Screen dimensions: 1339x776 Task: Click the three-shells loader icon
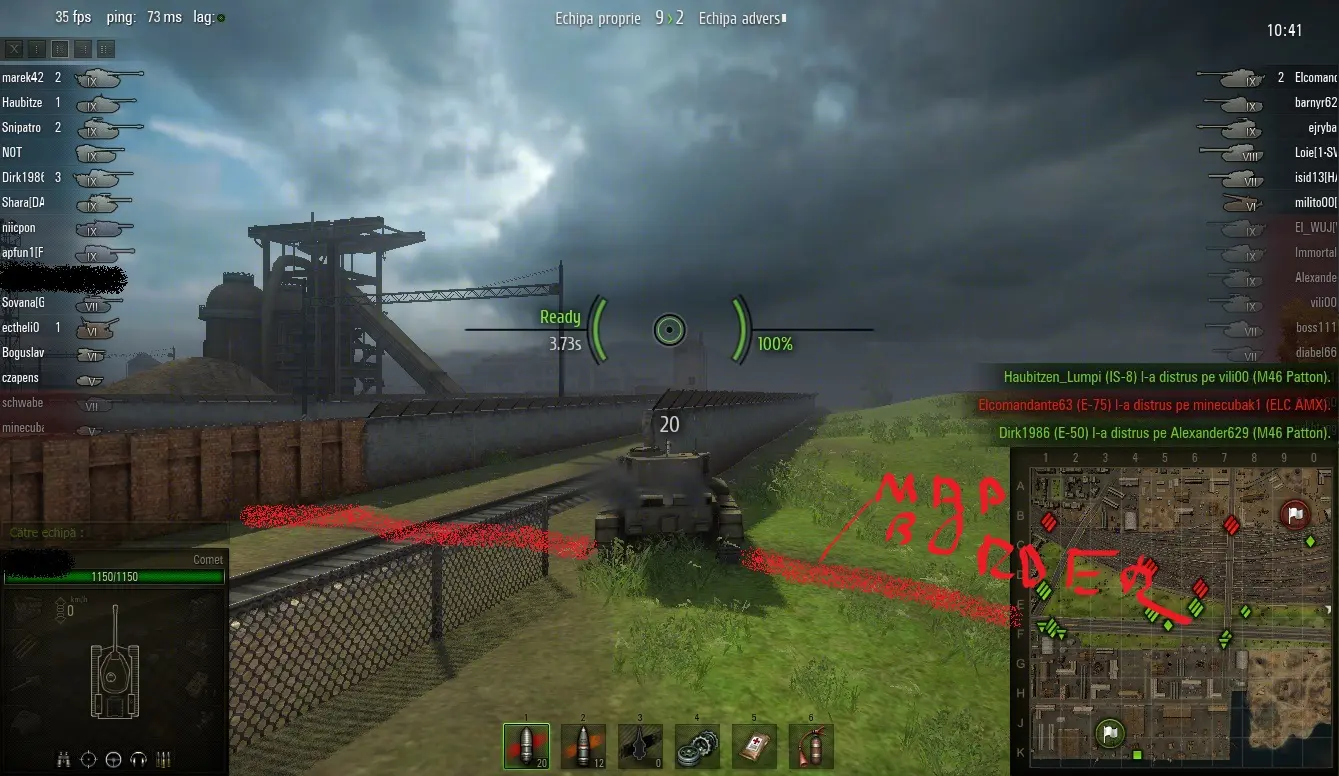click(164, 758)
